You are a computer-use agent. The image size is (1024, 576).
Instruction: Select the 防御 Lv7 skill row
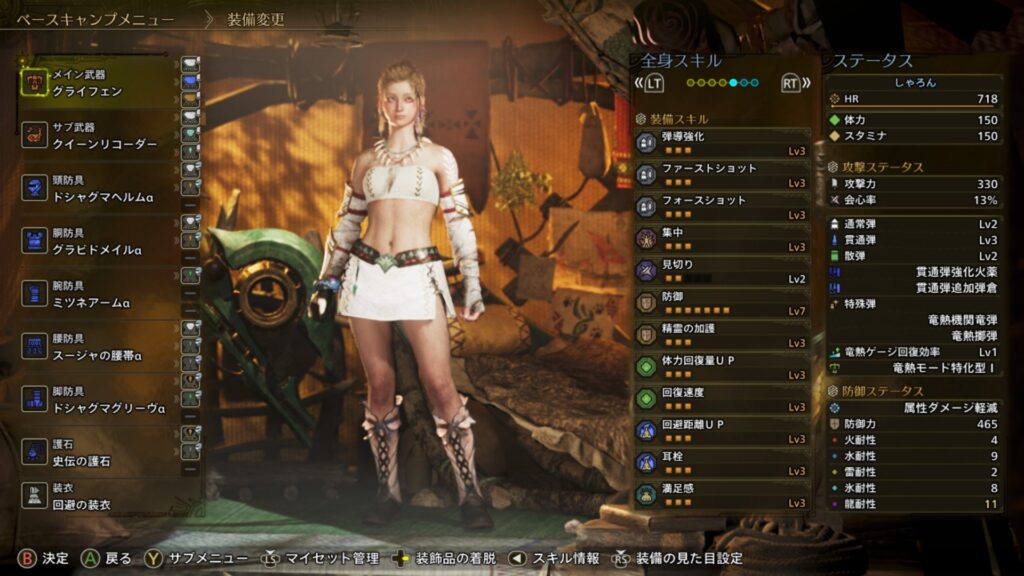tap(722, 303)
